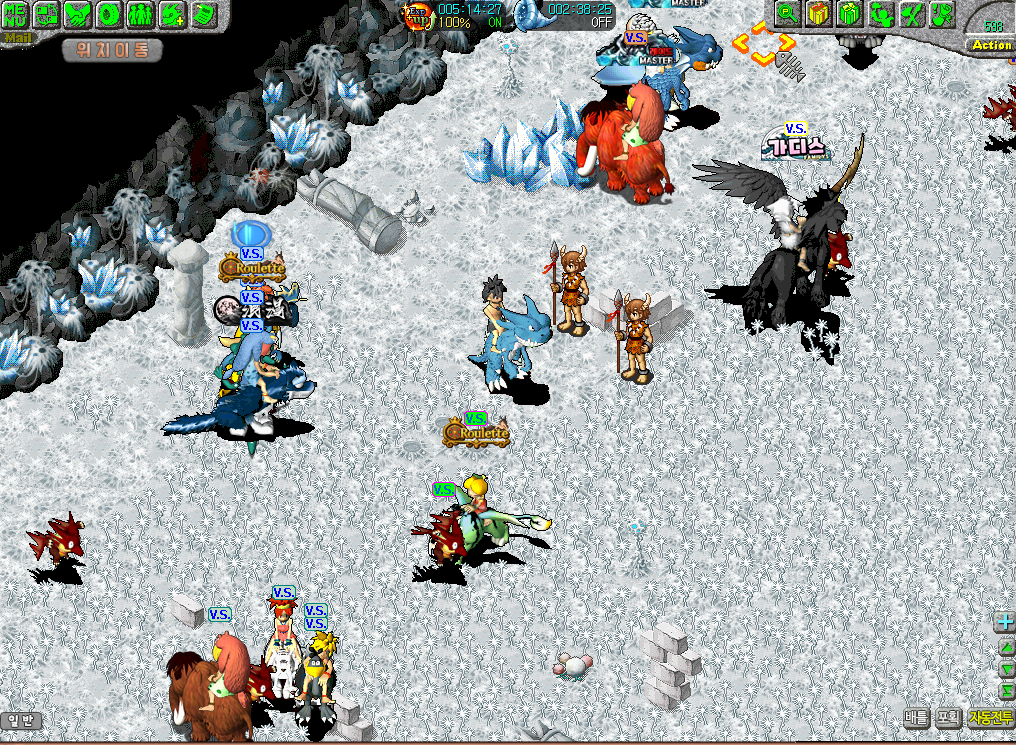
Task: Click the cyan plus button
Action: [x=1005, y=622]
